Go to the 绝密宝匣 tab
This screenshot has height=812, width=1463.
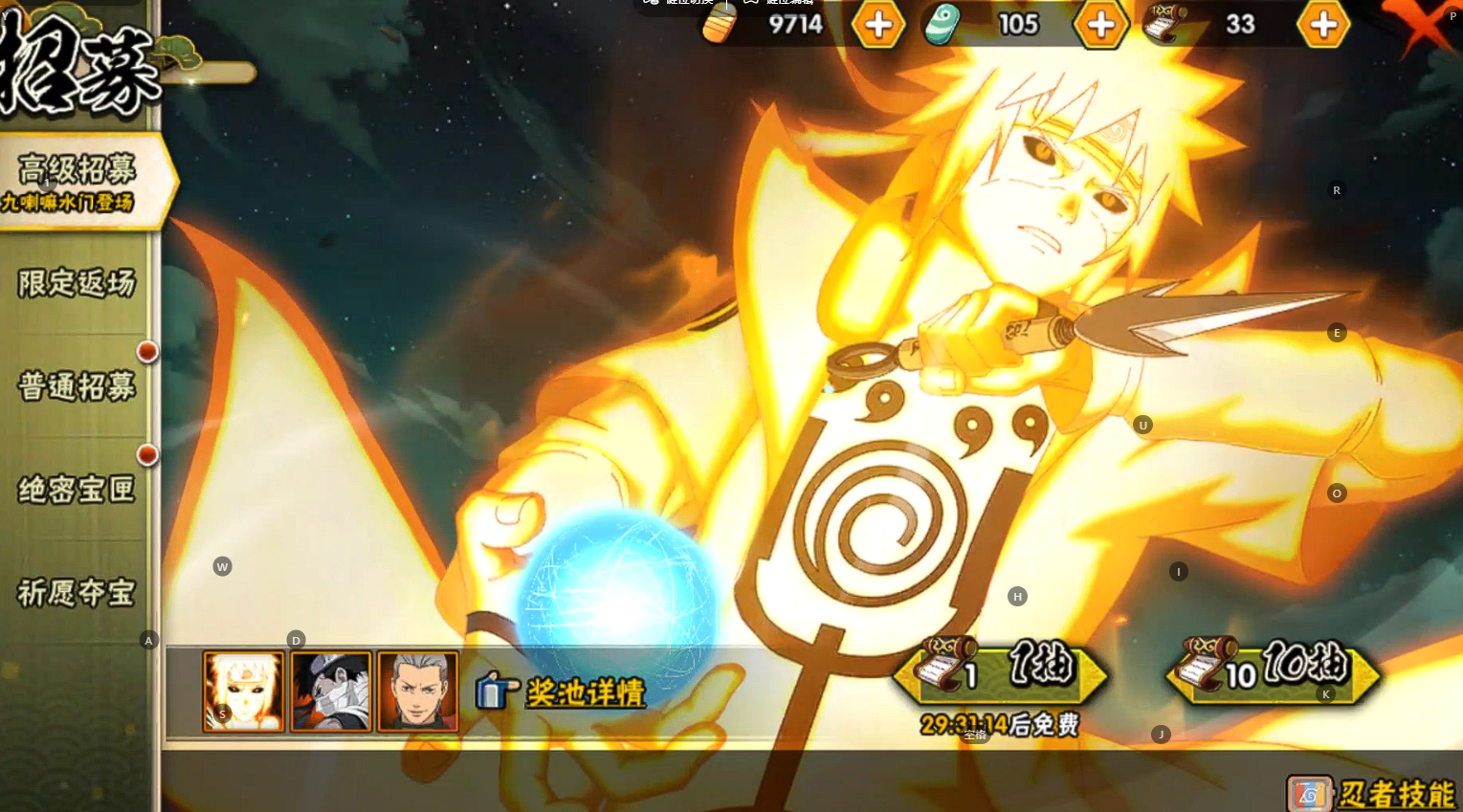(77, 490)
